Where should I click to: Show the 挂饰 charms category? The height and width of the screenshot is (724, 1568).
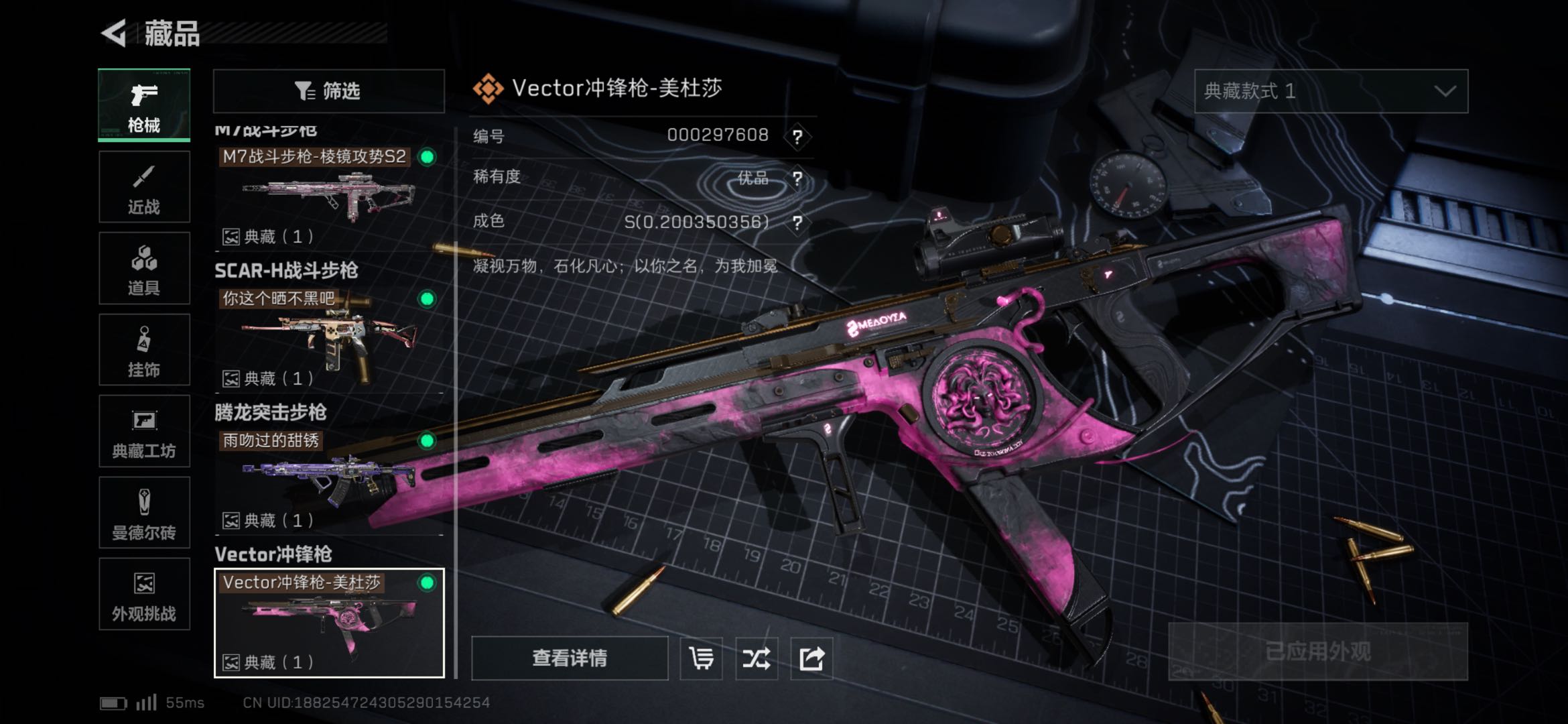pos(144,350)
